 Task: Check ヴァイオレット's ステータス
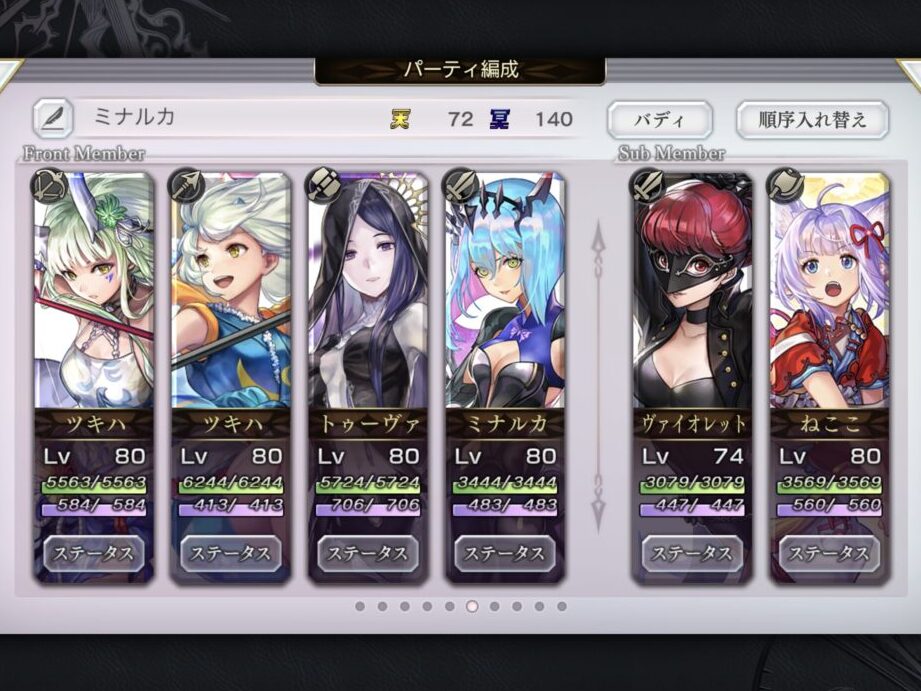click(692, 553)
